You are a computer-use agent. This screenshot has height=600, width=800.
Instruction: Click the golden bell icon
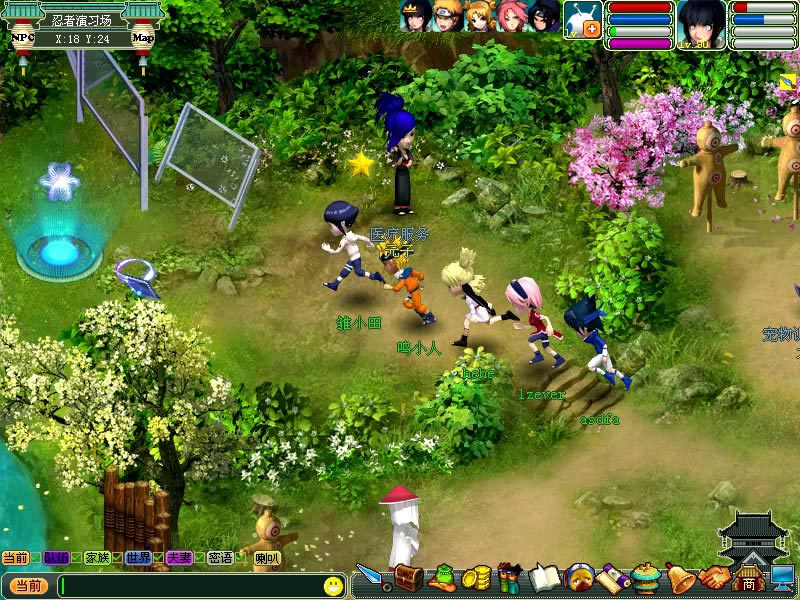pos(680,577)
